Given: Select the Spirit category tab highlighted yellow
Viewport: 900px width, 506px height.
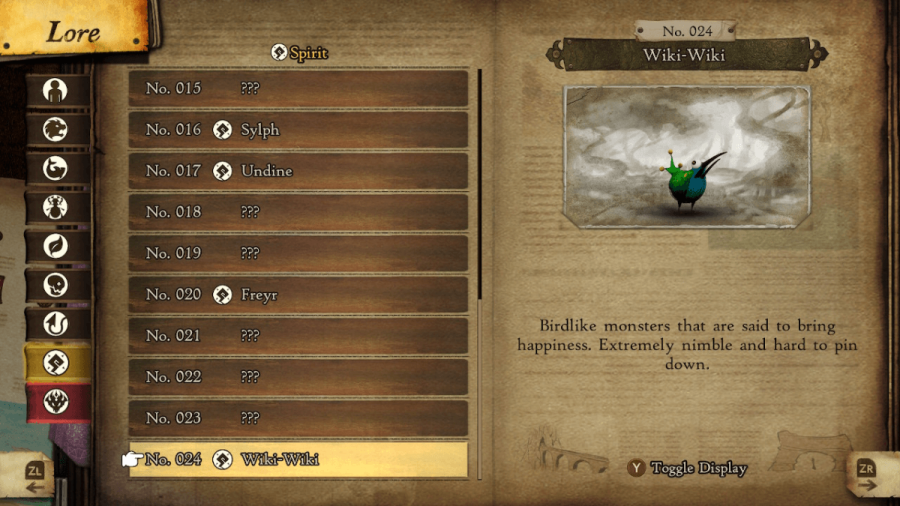Looking at the screenshot, I should coord(56,363).
